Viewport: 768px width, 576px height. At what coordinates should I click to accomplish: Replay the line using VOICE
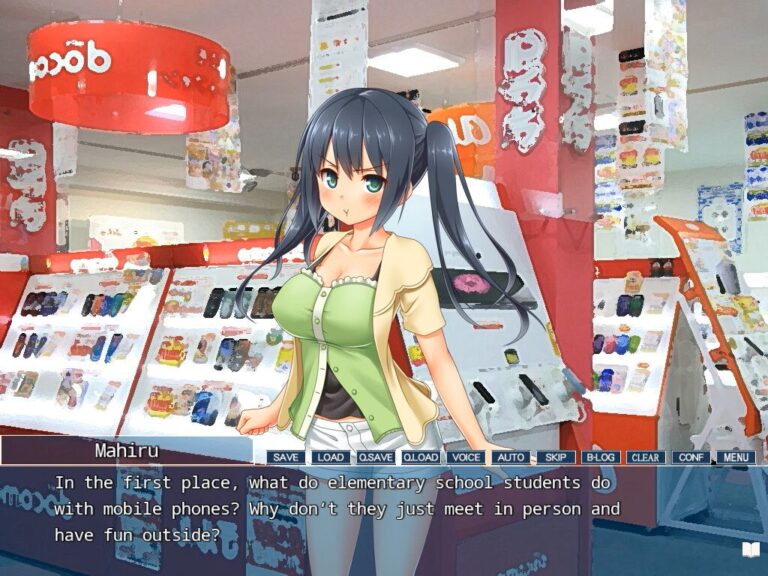[466, 457]
